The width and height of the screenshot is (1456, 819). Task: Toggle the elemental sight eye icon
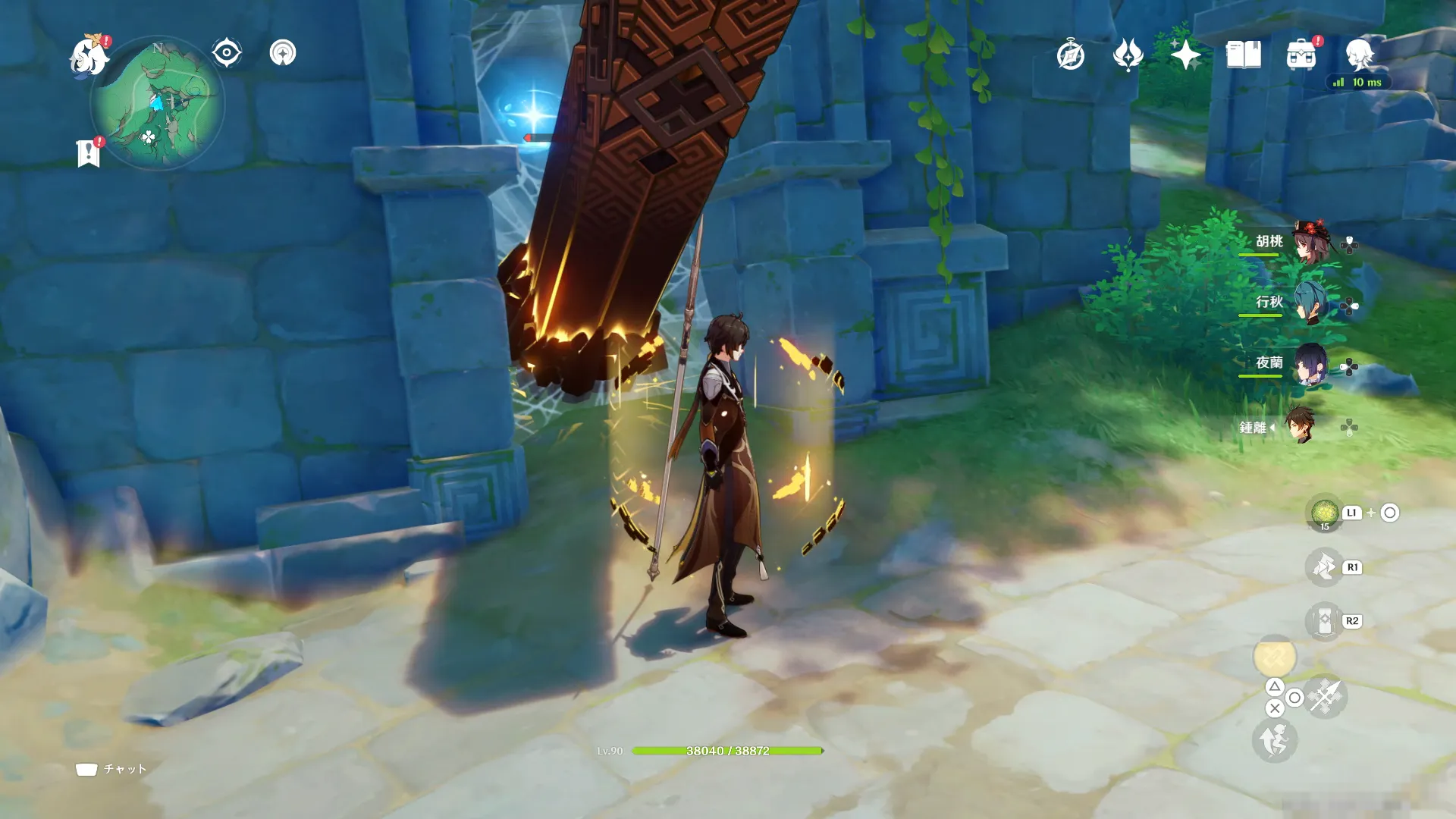[x=227, y=53]
